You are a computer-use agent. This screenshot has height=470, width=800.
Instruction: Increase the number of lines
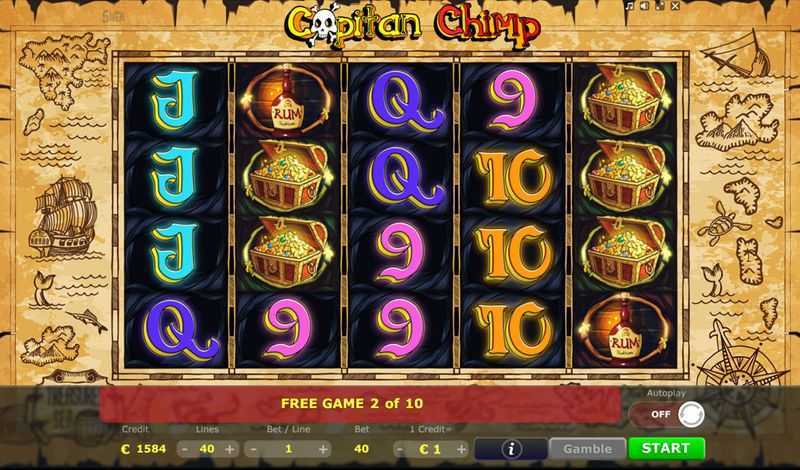pyautogui.click(x=230, y=449)
